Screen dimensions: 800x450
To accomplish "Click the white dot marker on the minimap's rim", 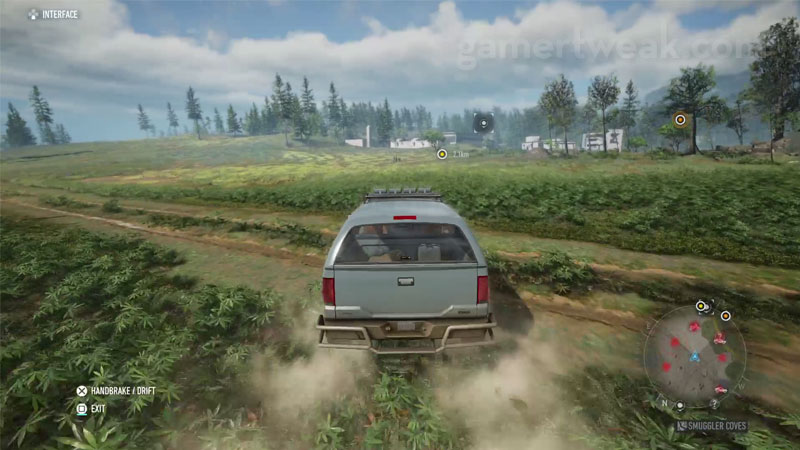I will point(680,405).
